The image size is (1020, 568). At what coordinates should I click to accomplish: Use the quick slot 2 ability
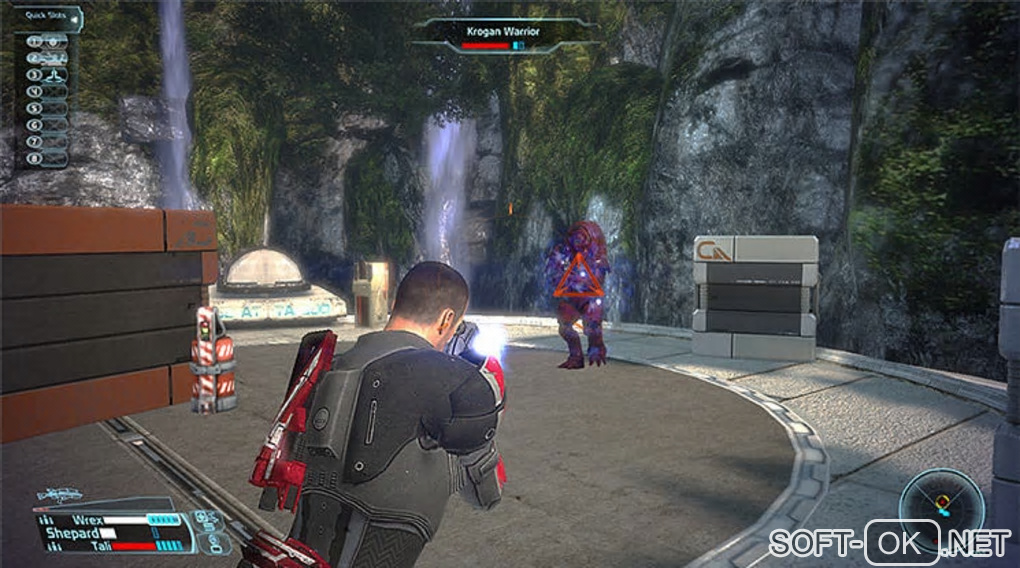(49, 58)
